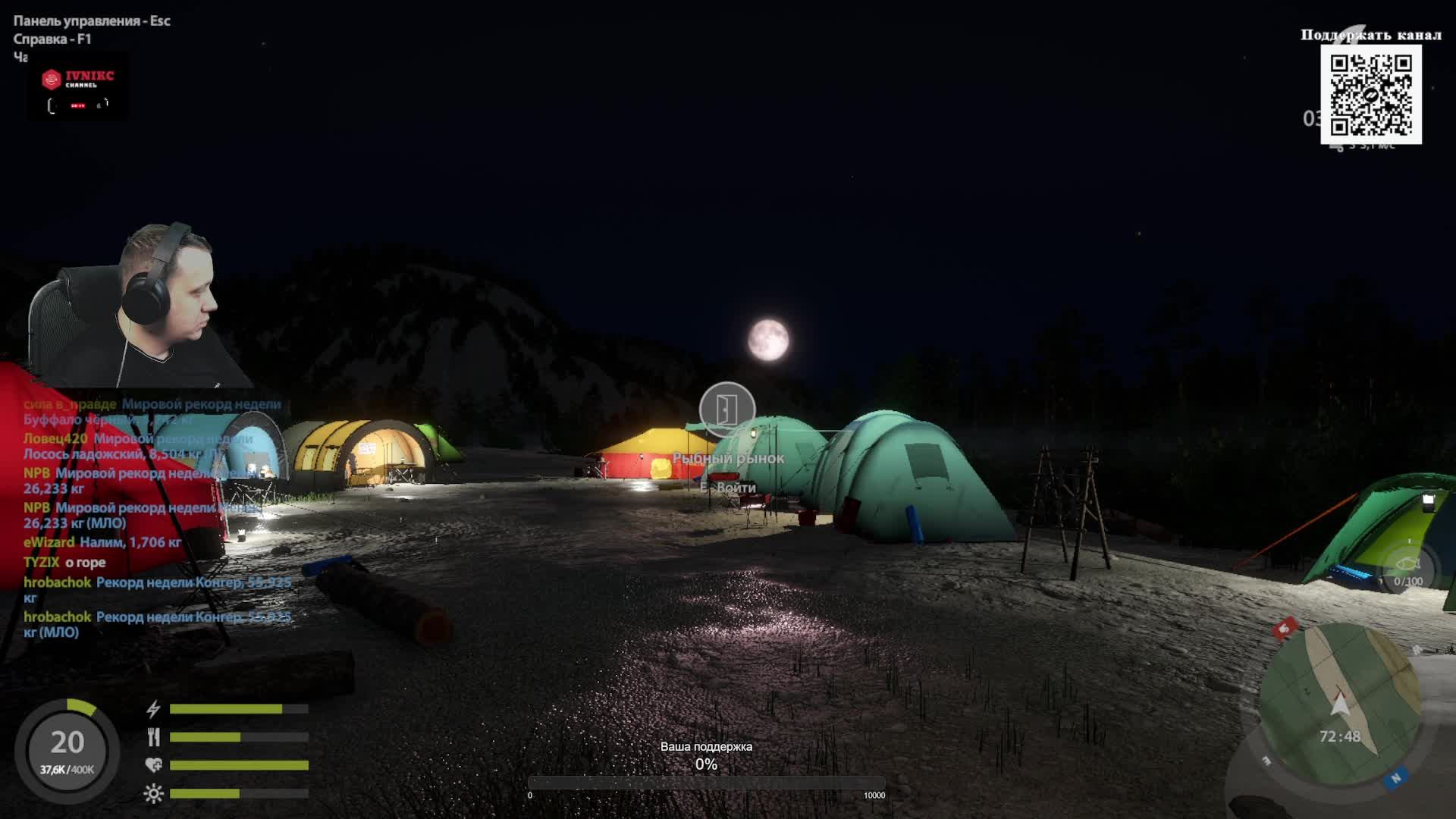Click the circular minimap

click(x=1340, y=705)
